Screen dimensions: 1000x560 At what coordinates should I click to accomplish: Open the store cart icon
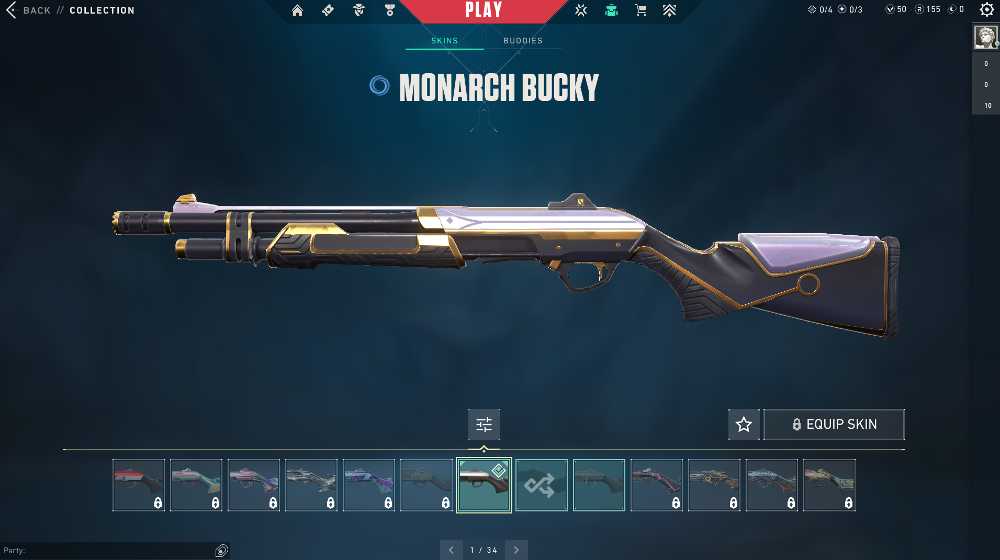[641, 10]
